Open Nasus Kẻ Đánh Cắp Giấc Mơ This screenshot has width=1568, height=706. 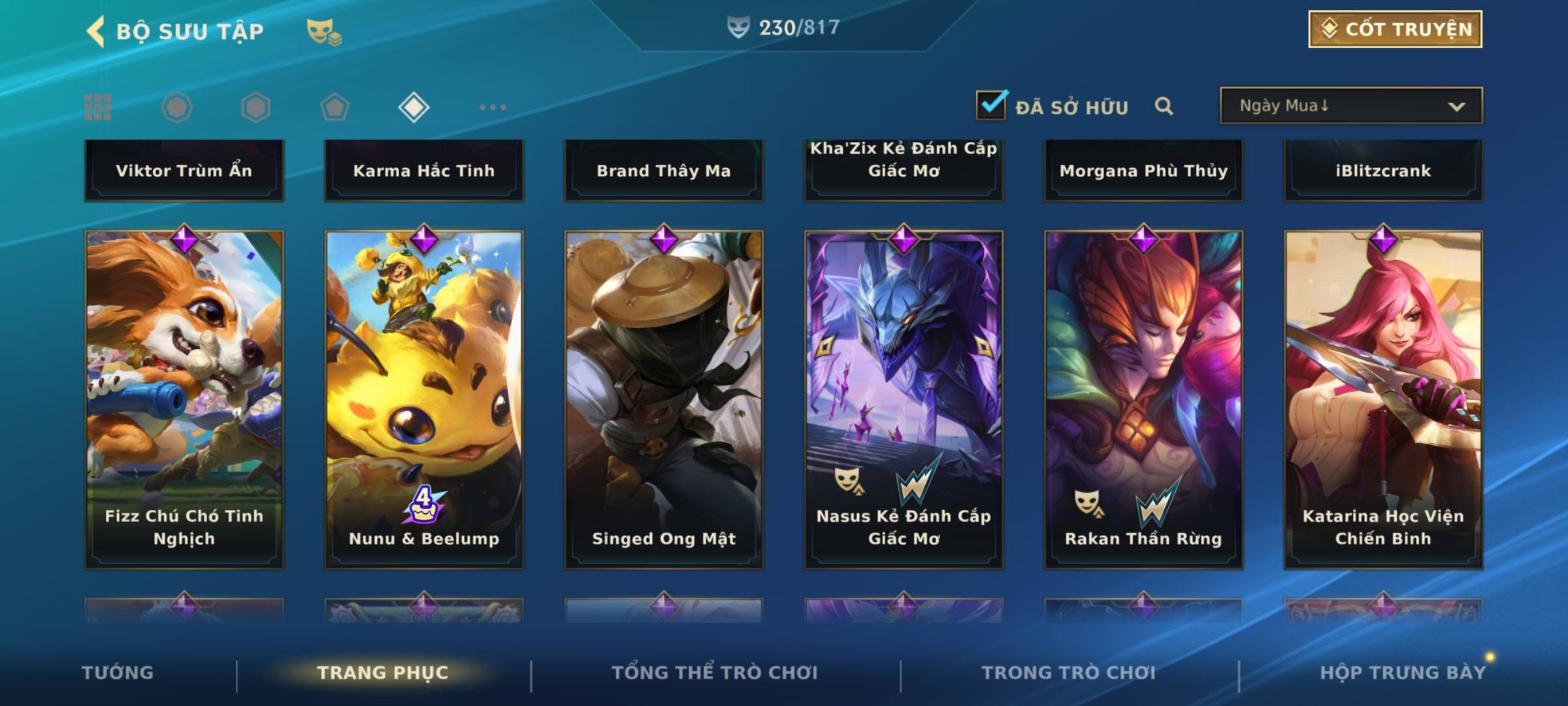[904, 399]
